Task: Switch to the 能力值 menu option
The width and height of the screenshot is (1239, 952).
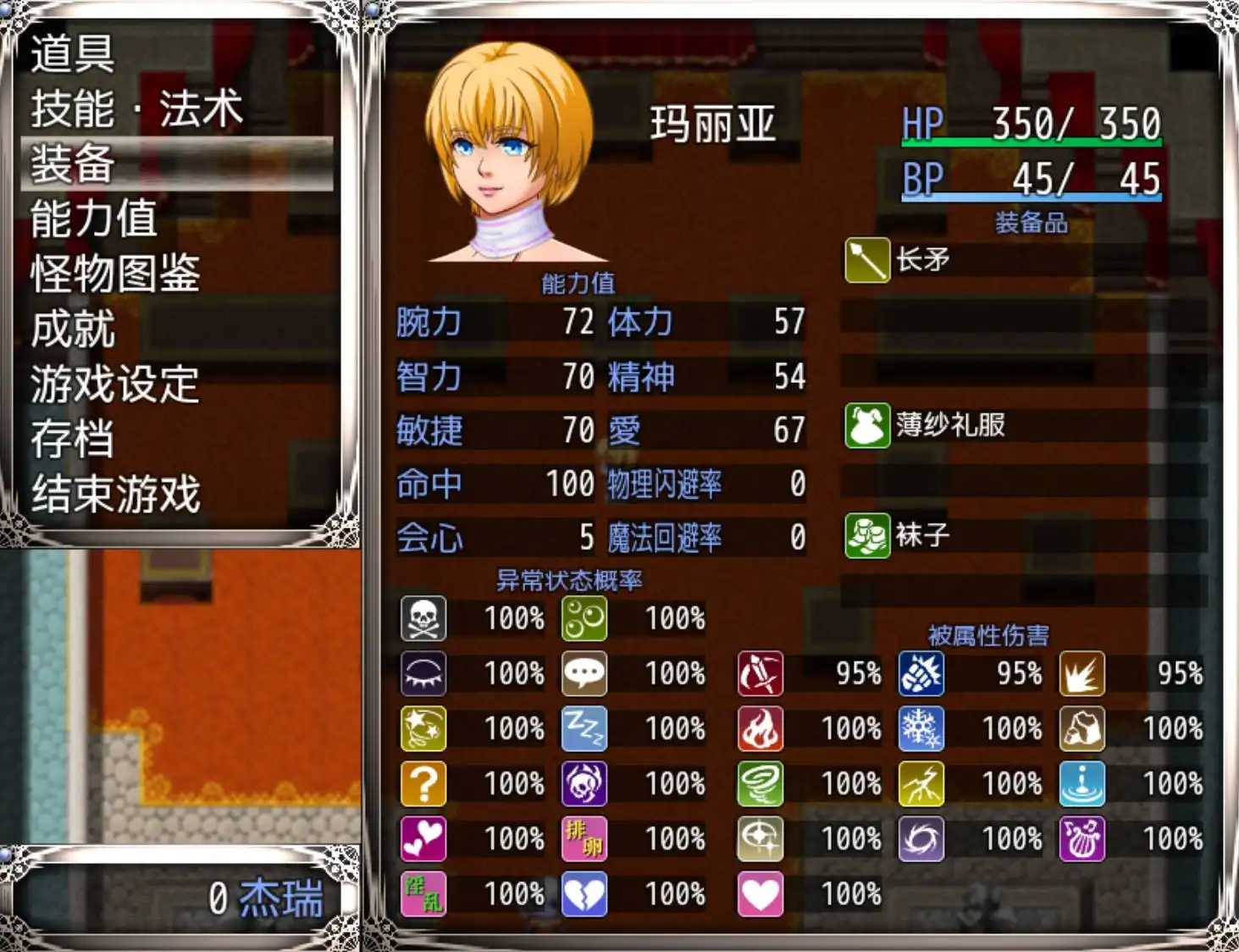Action: 96,219
